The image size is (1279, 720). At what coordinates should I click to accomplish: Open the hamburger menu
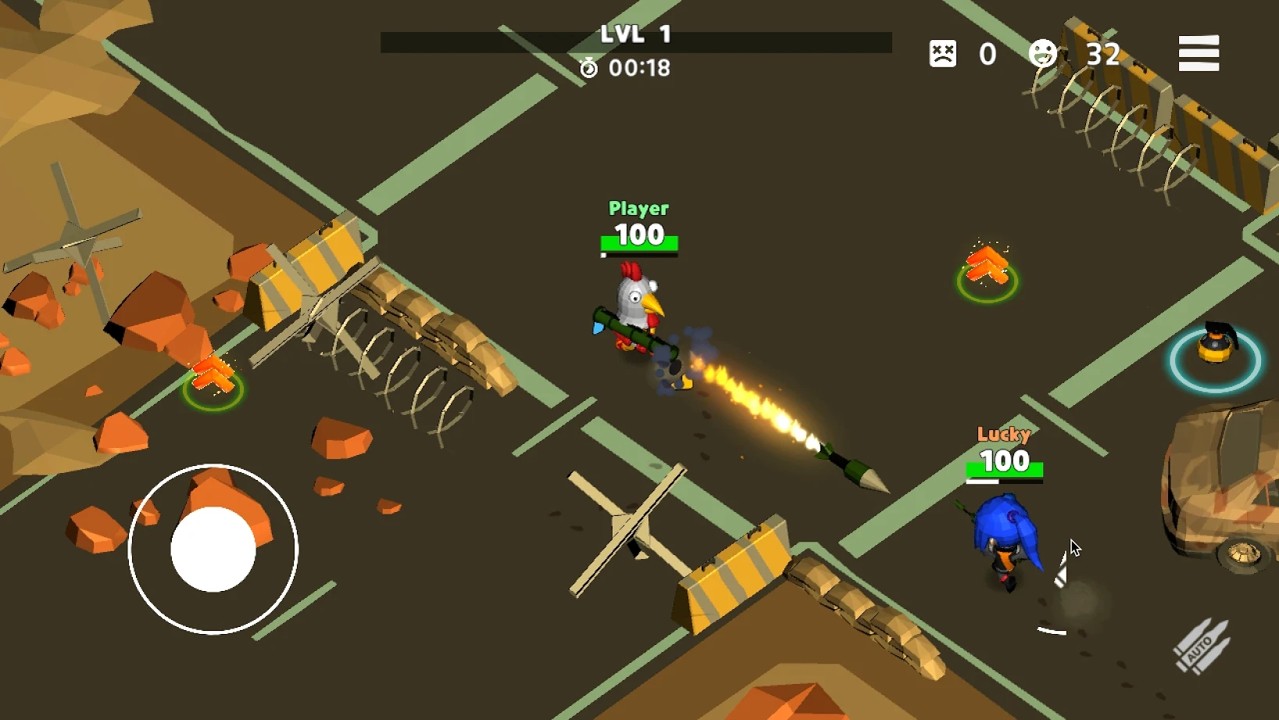1198,54
